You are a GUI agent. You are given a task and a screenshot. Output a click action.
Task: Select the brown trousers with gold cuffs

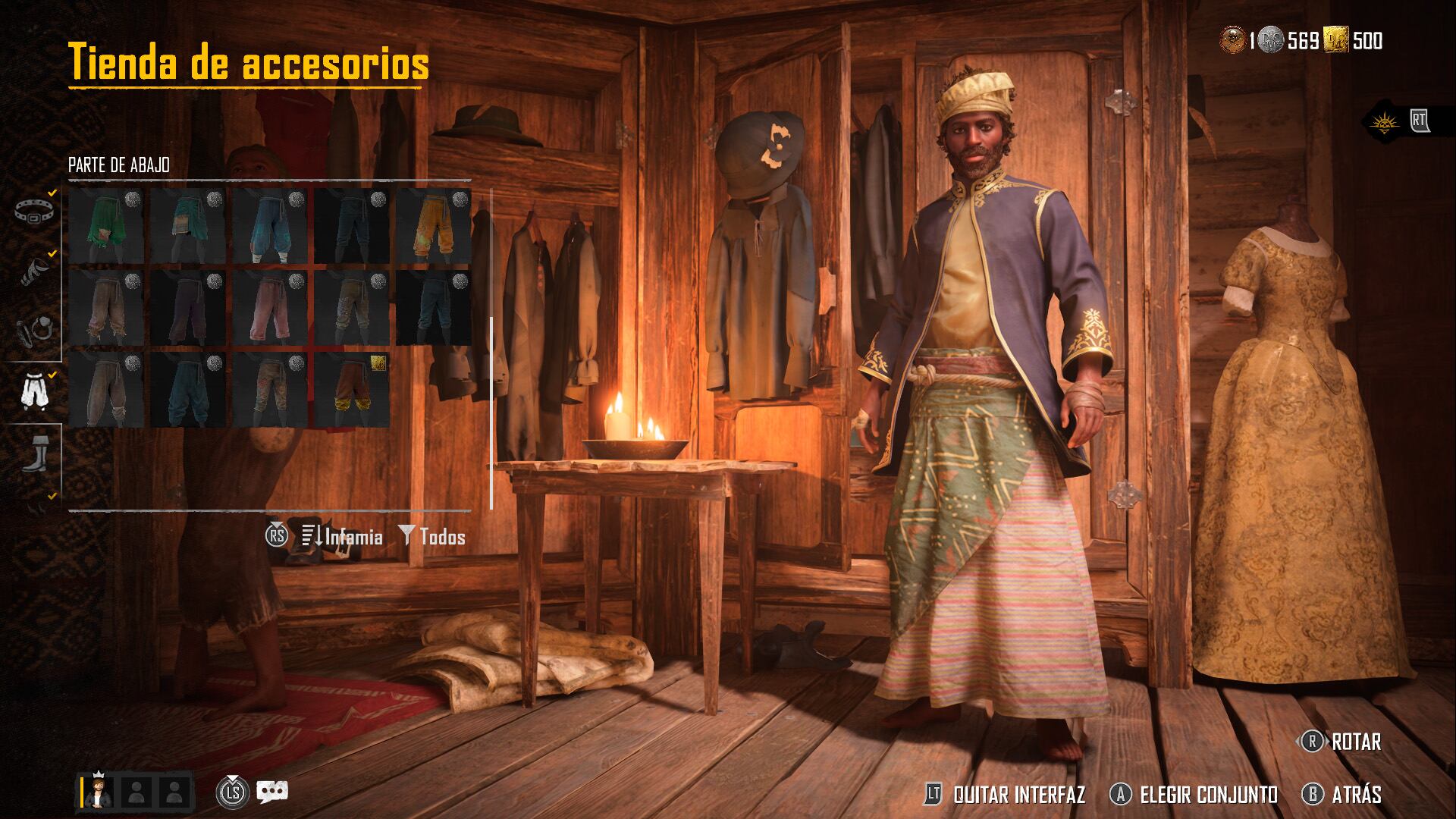pos(352,390)
